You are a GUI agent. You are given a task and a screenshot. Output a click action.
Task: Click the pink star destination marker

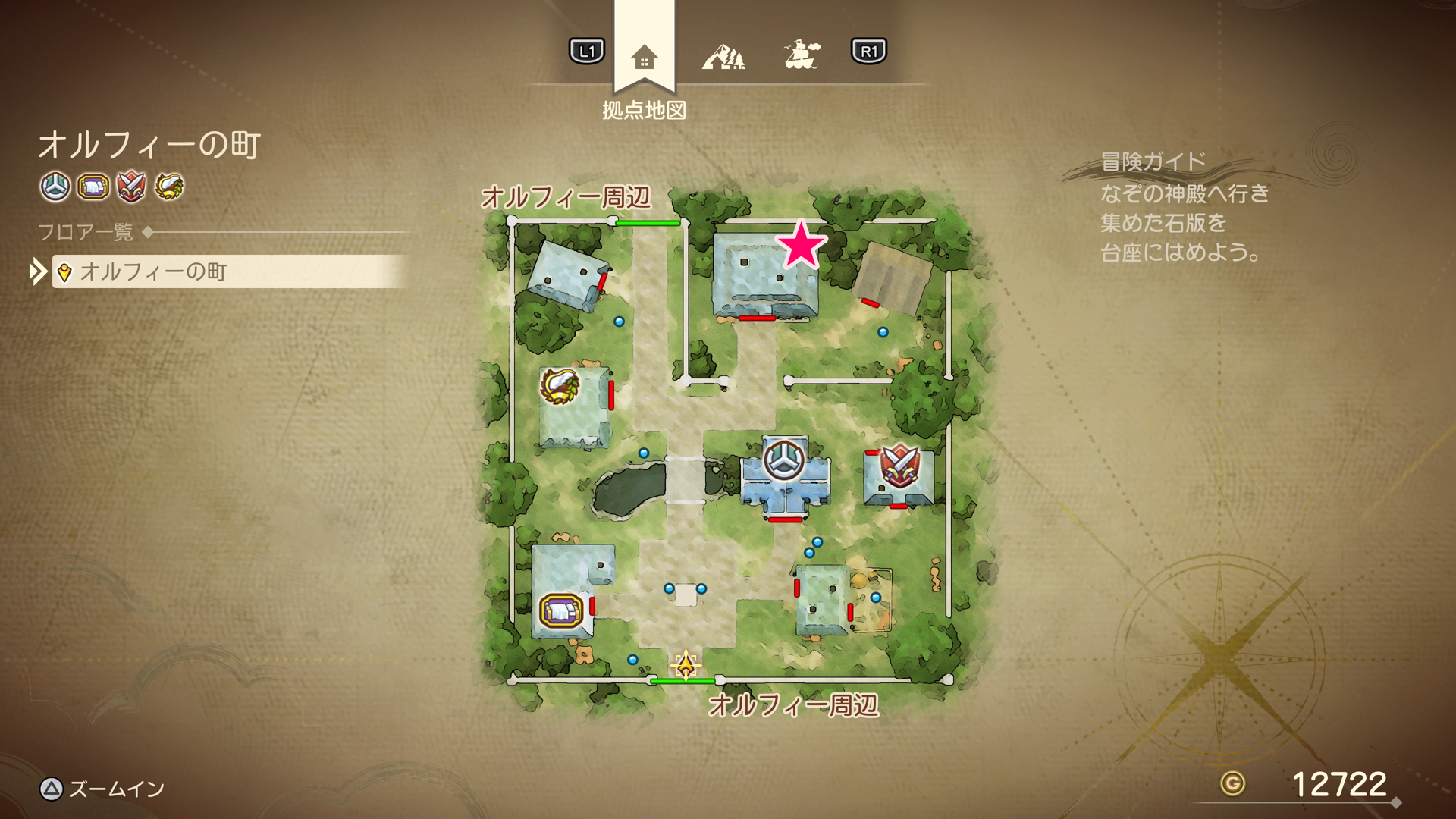pyautogui.click(x=801, y=245)
